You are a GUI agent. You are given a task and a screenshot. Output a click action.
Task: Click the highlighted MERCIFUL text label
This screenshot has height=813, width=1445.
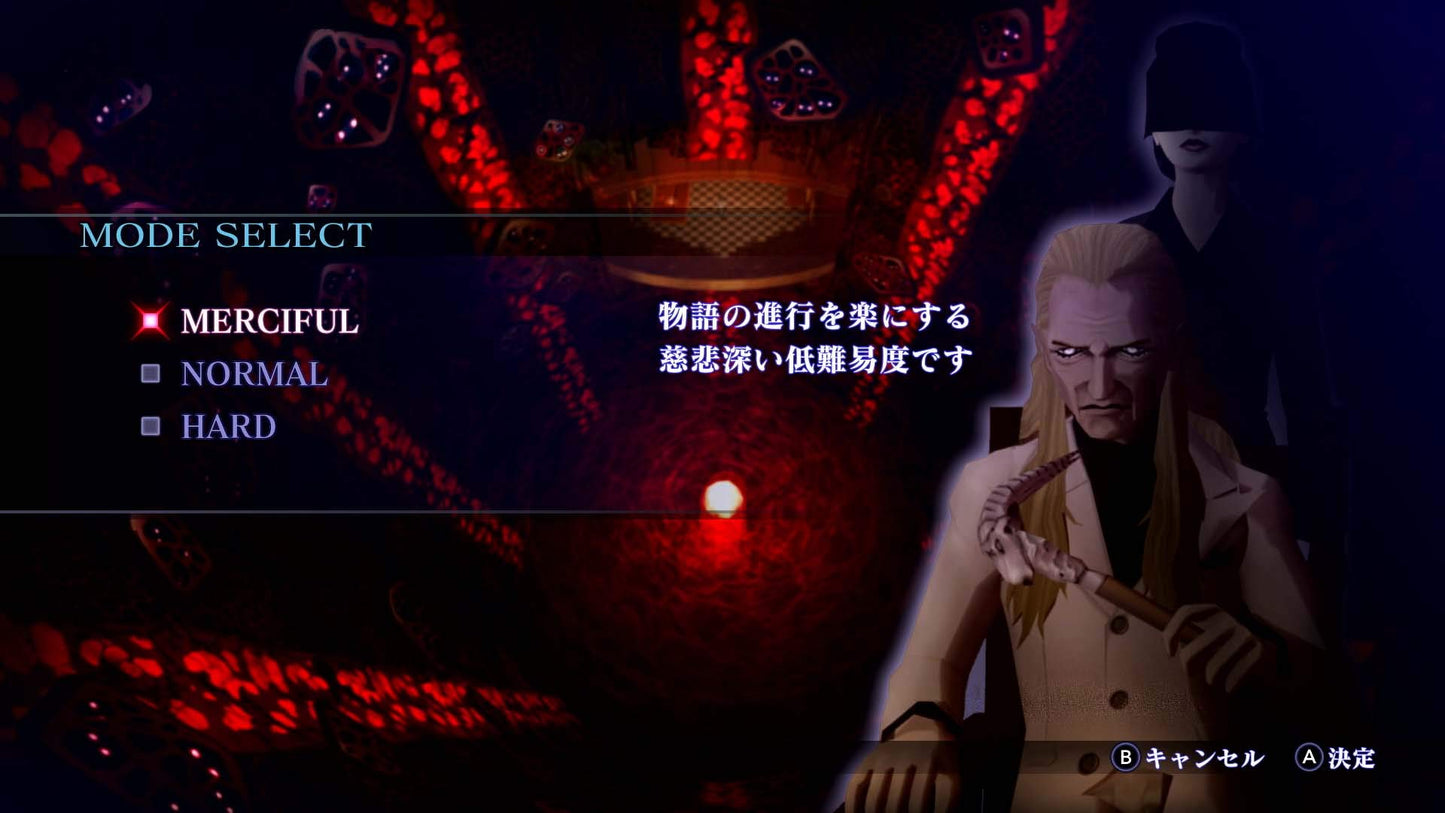[268, 322]
